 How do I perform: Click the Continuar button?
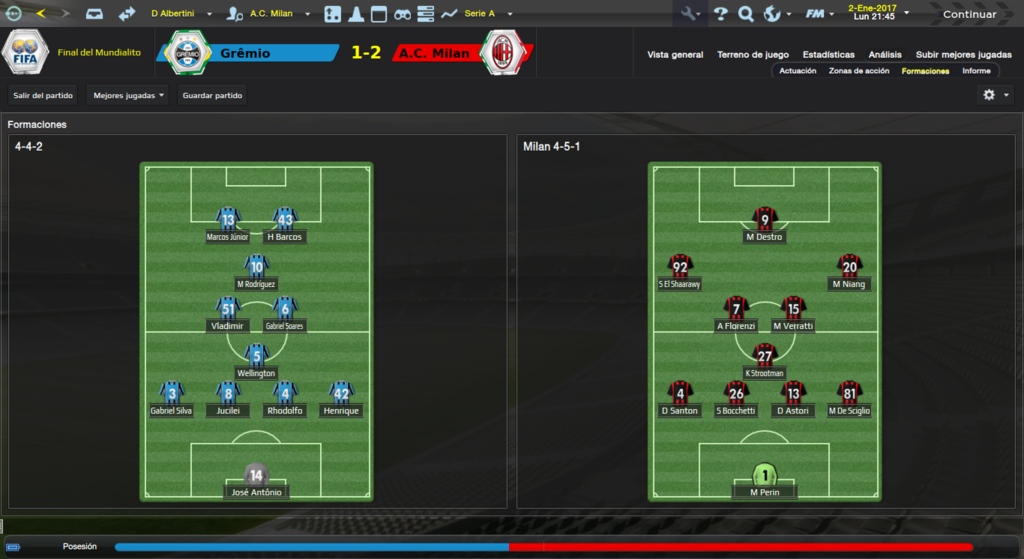[x=969, y=14]
